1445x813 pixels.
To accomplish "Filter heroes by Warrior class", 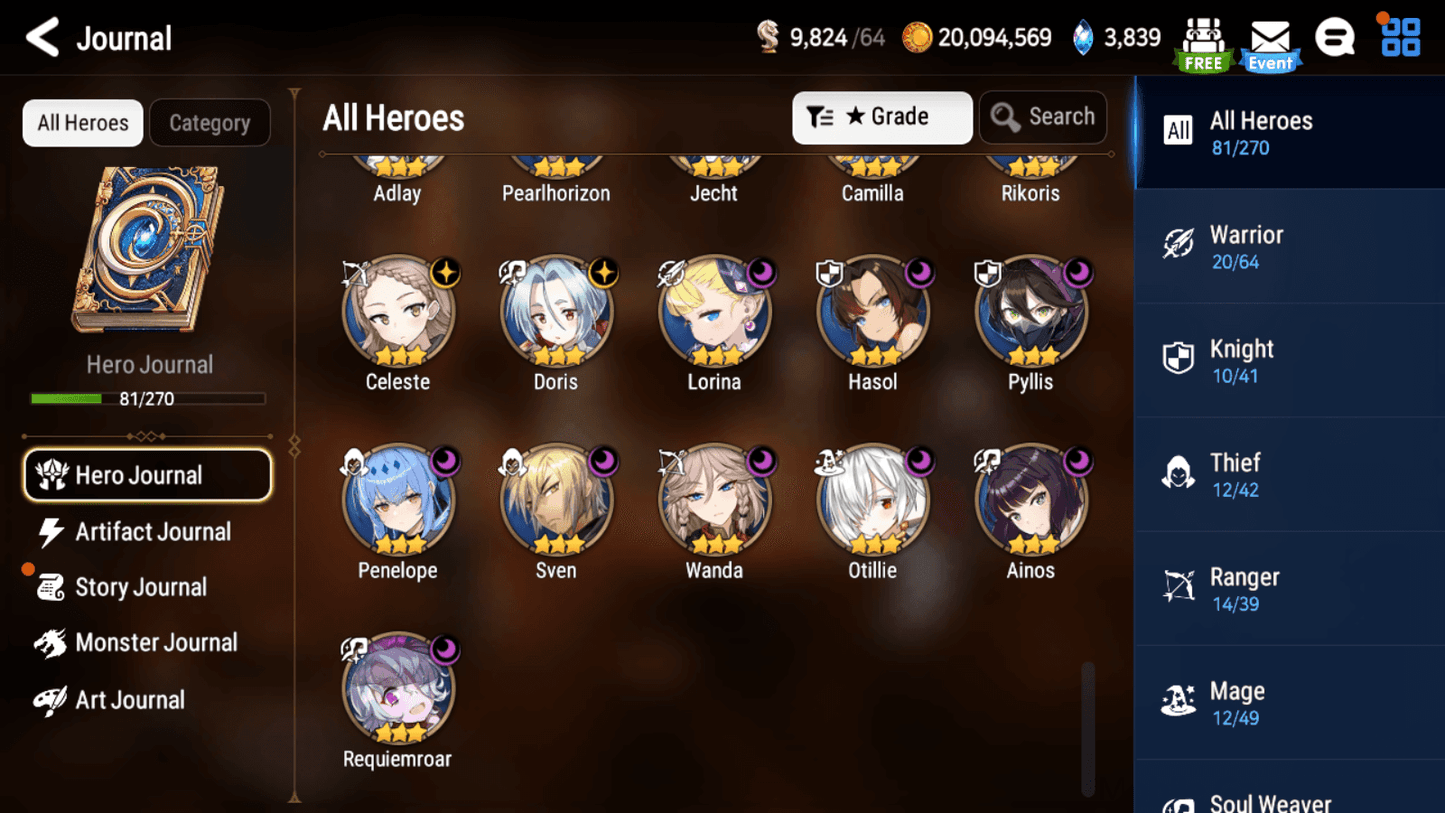I will coord(1288,246).
